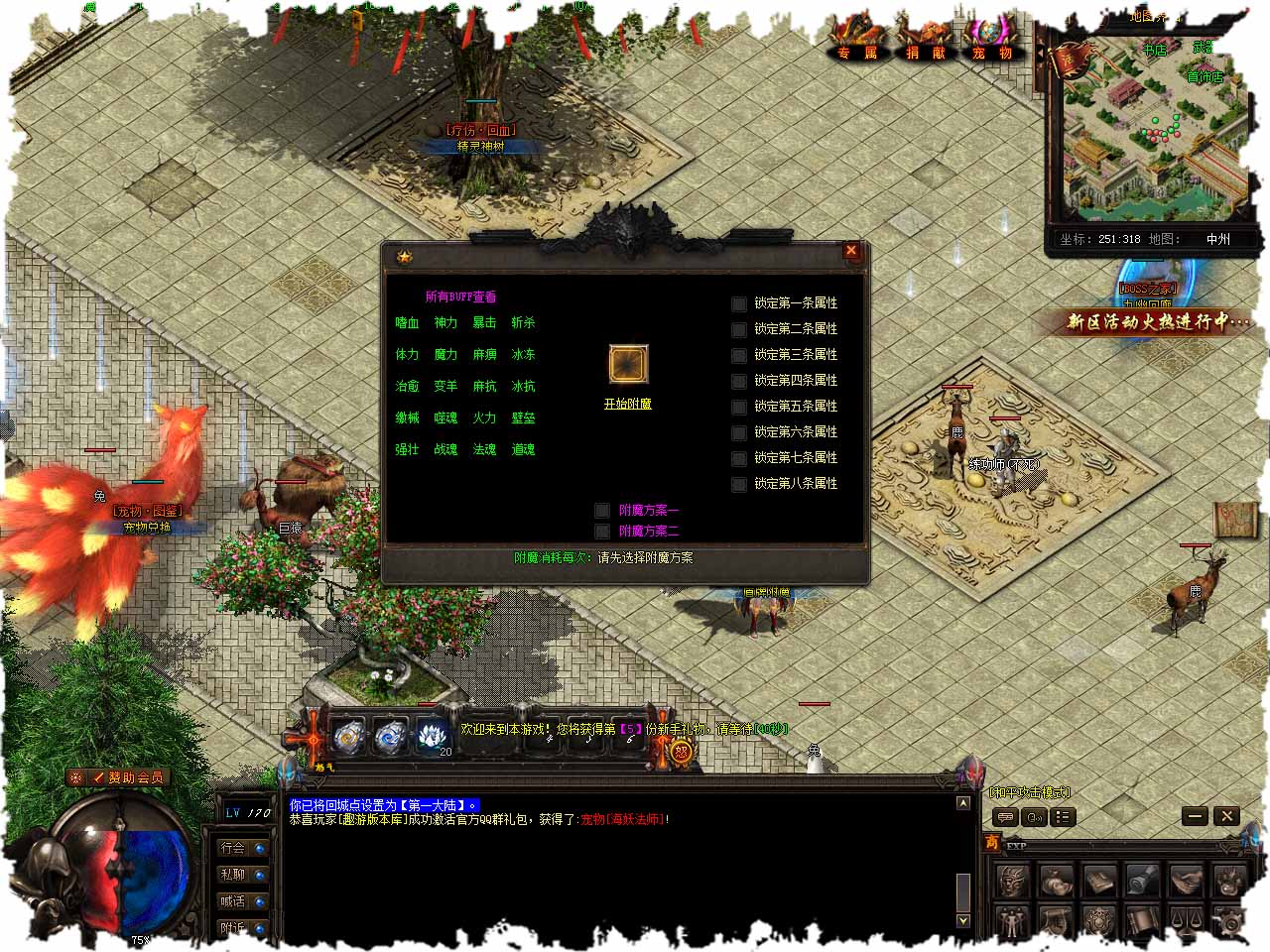Enable 锁定第四条属性 lock checkbox
The image size is (1270, 952).
(739, 382)
